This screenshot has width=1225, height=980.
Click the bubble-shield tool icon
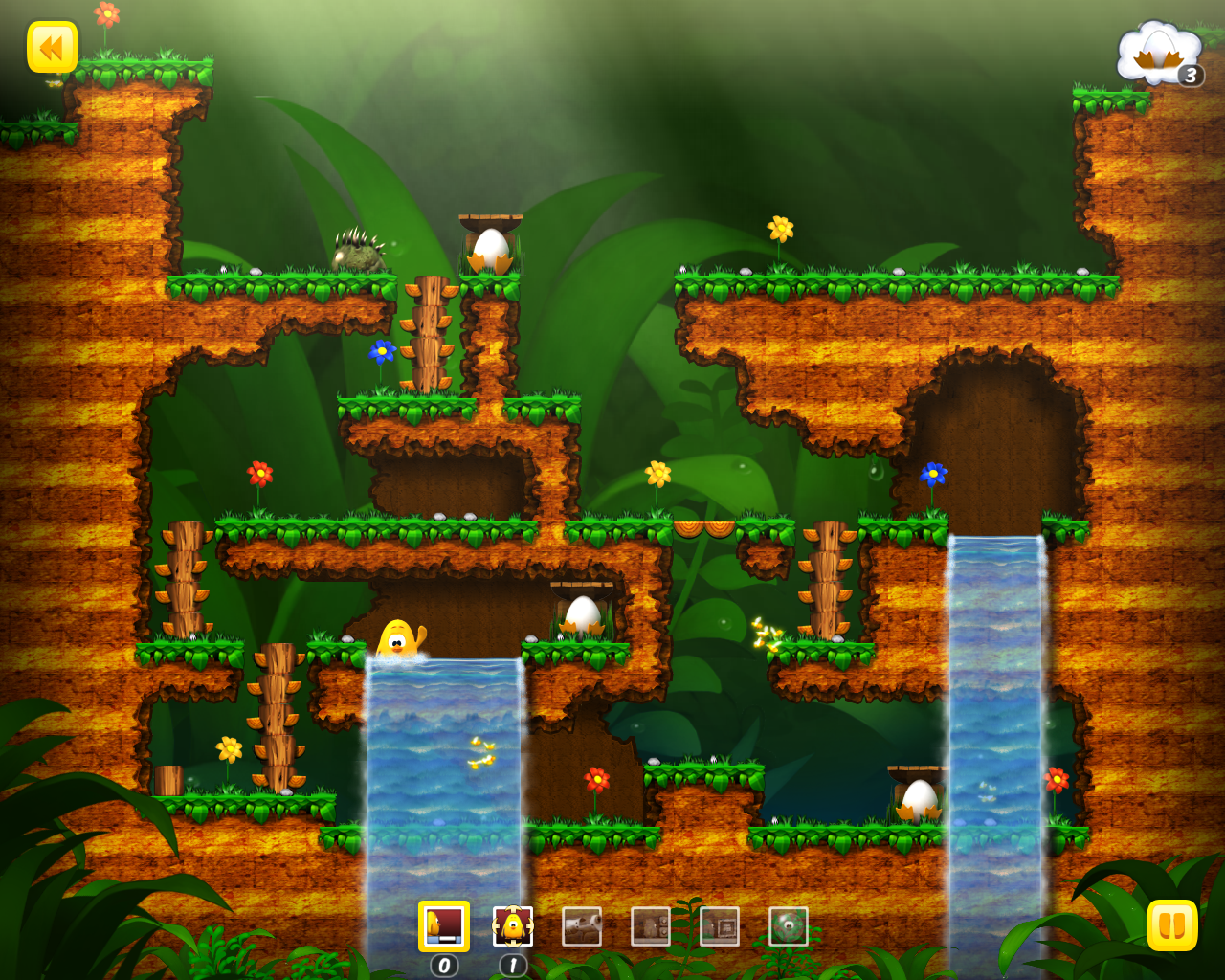click(x=788, y=925)
